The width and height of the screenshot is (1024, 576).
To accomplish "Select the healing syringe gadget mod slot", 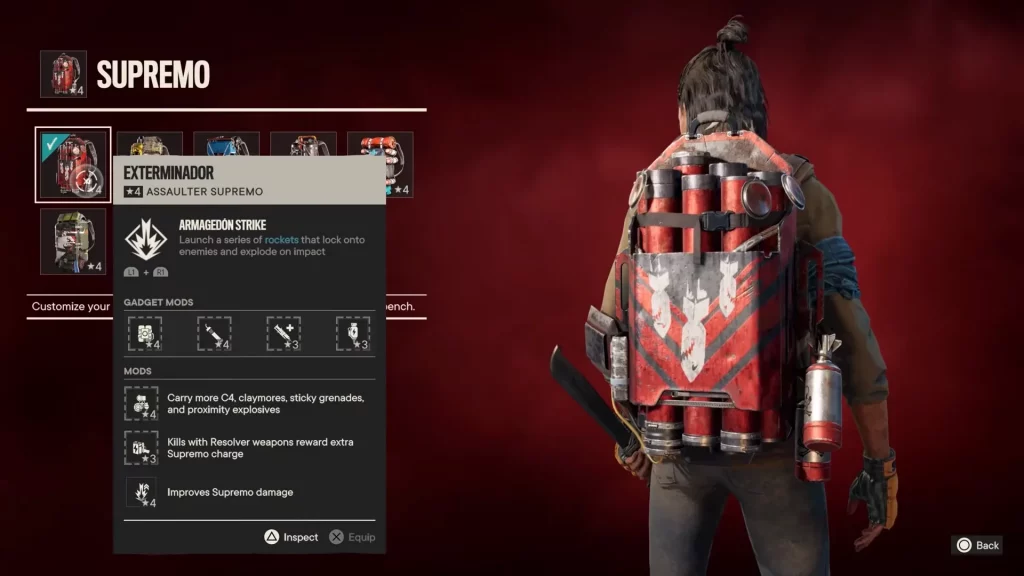I will tap(284, 333).
